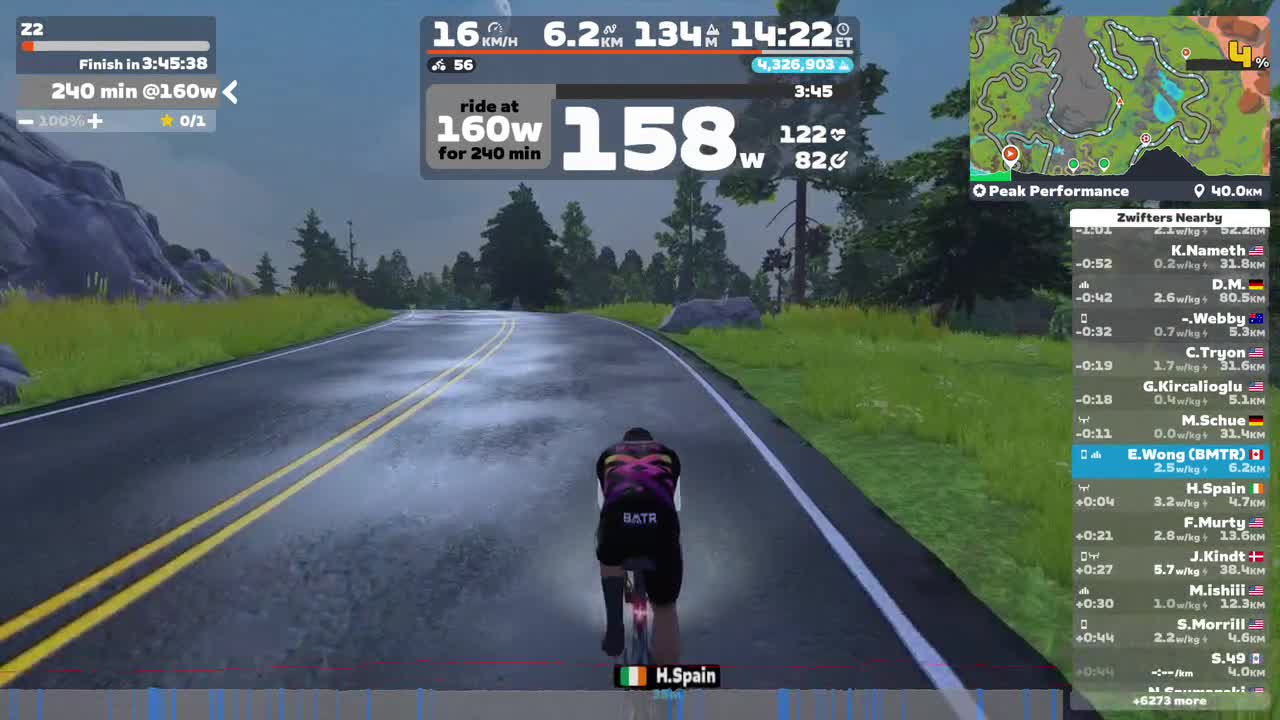Click your rider arrow on the minimap

[1120, 104]
